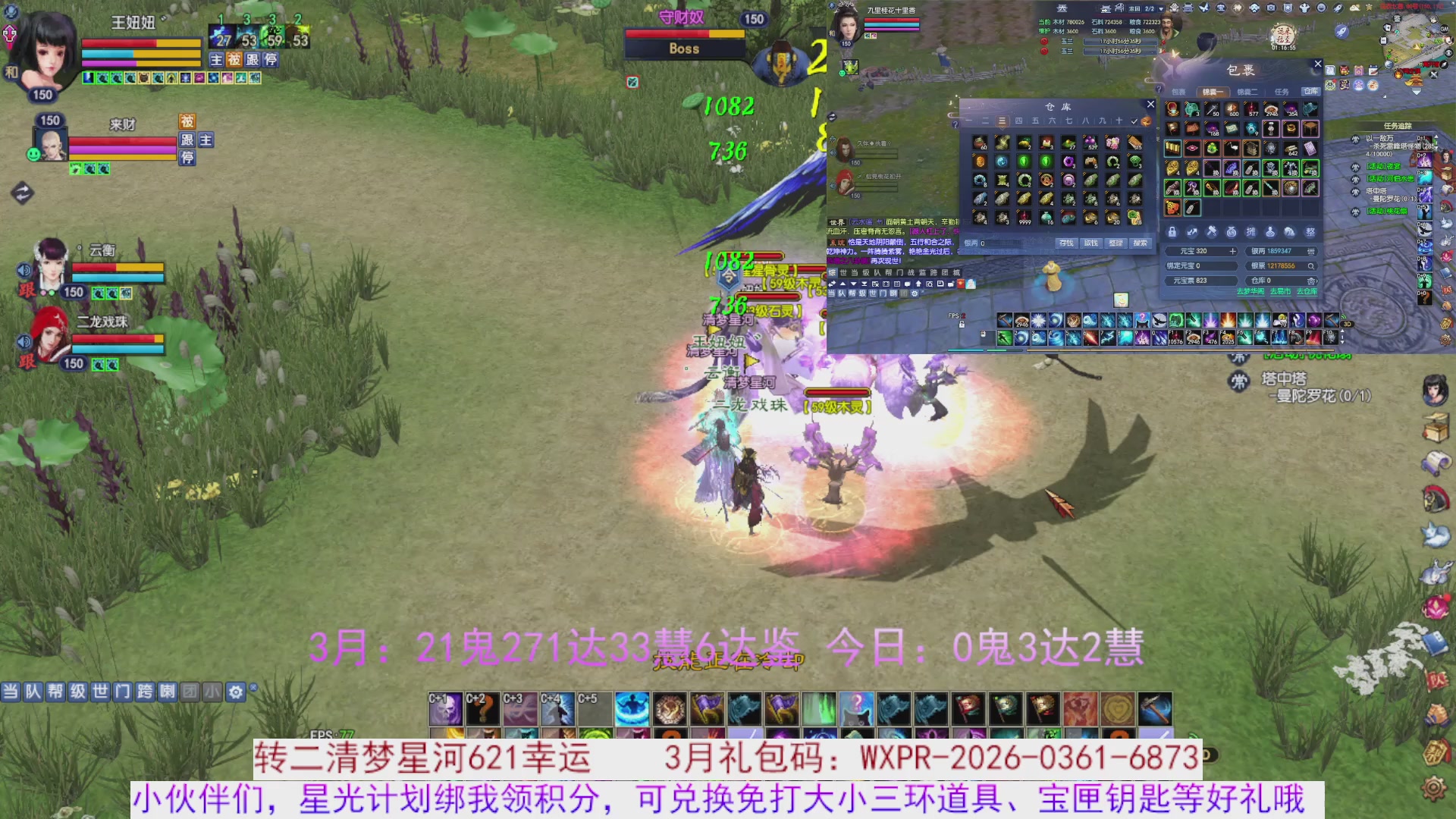This screenshot has height=819, width=1456.
Task: Click the collapse arrow on the left screen edge
Action: coord(22,194)
